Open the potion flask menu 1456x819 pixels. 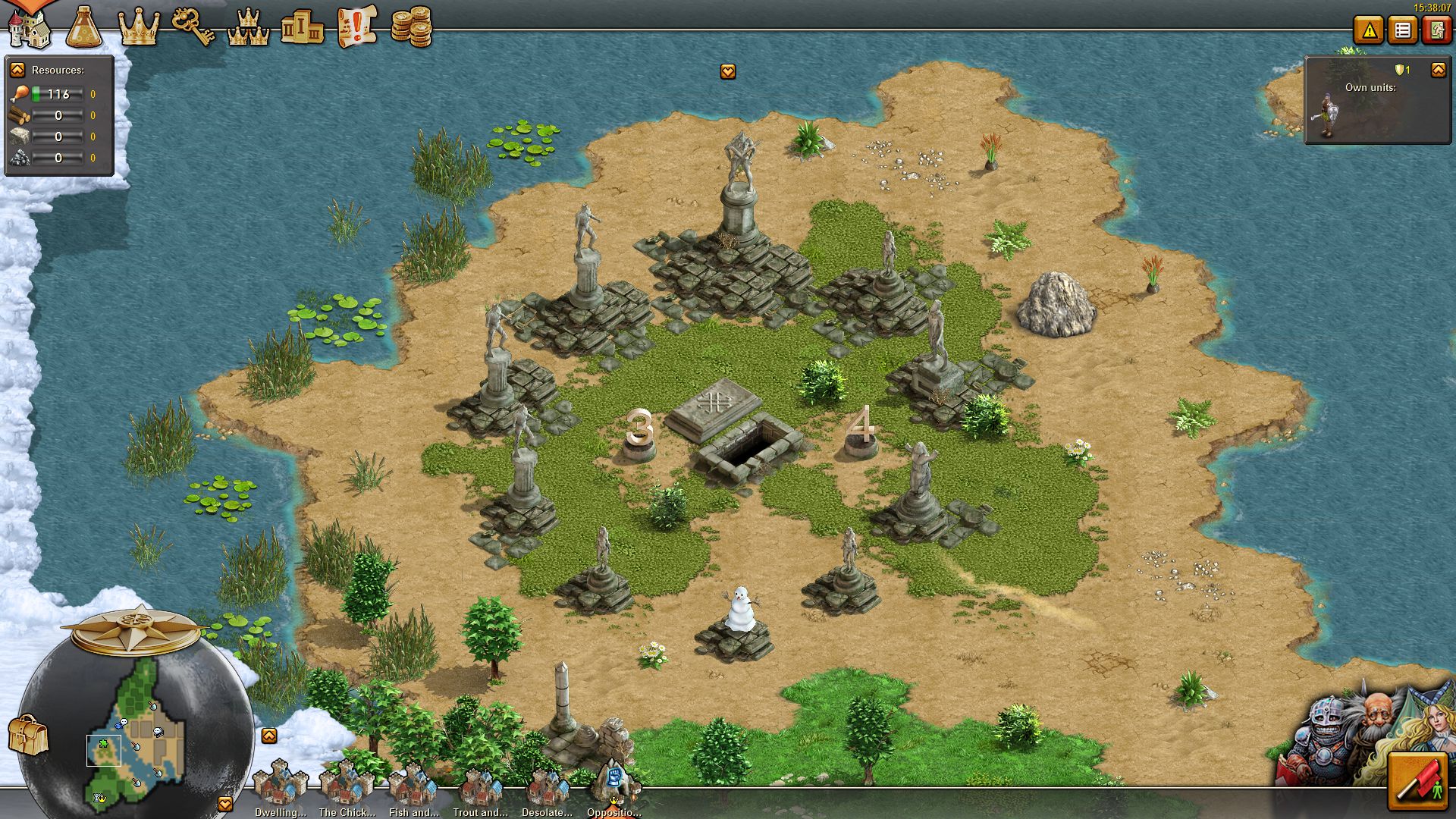pos(84,27)
